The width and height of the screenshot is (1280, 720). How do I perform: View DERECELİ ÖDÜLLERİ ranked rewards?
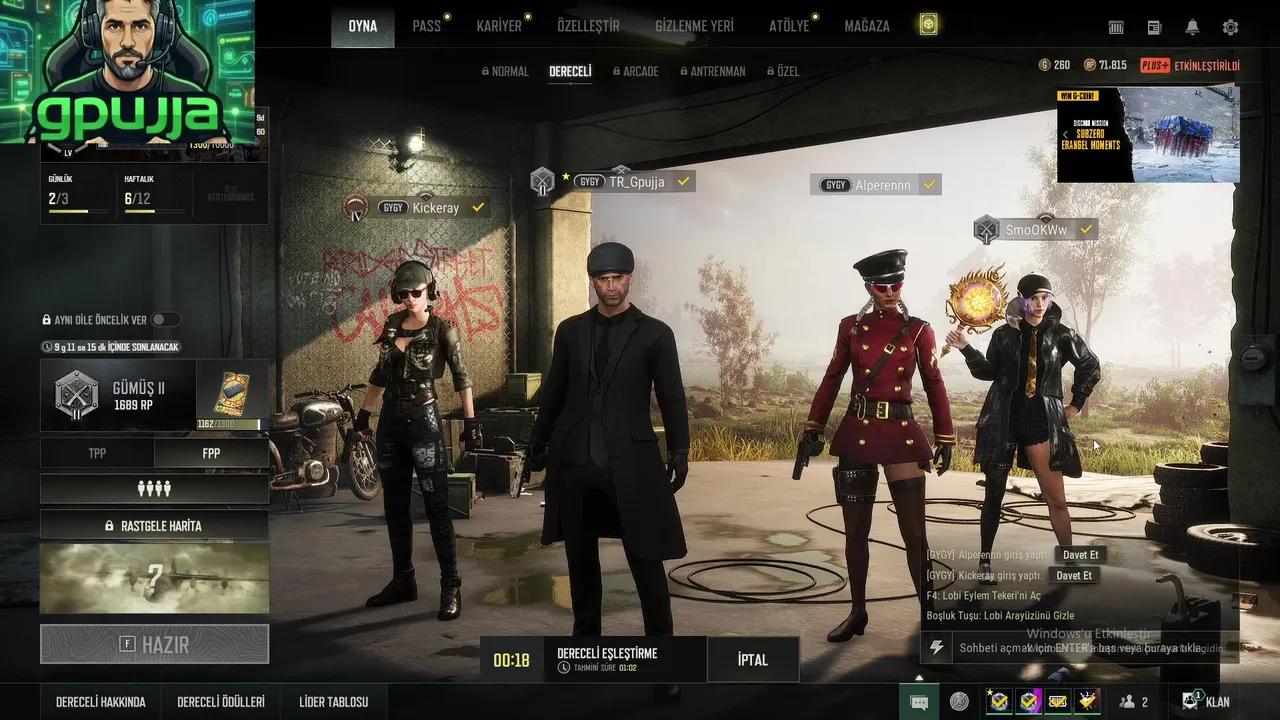click(x=221, y=702)
